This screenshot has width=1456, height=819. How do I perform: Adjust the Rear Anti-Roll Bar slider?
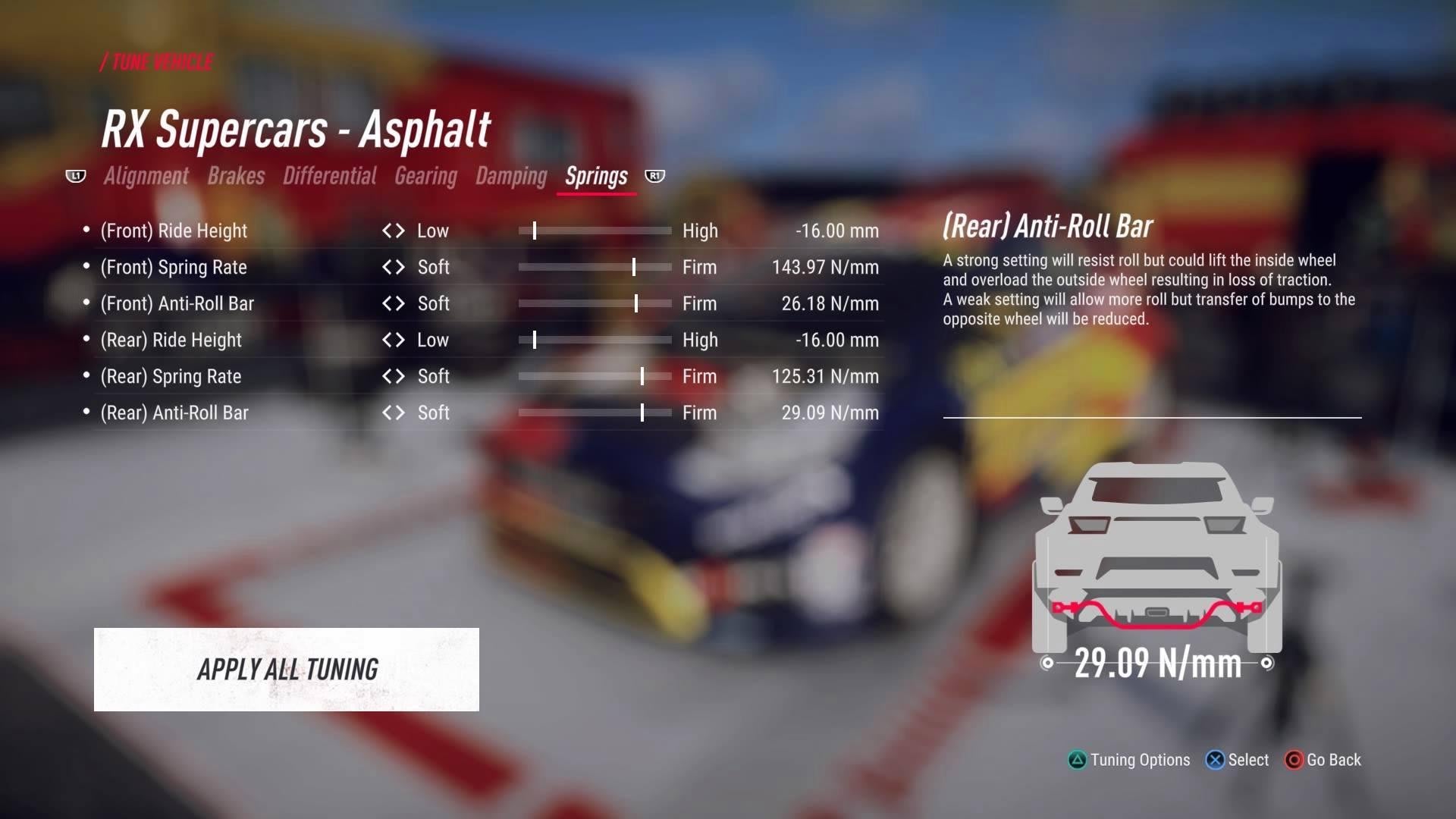coord(642,413)
